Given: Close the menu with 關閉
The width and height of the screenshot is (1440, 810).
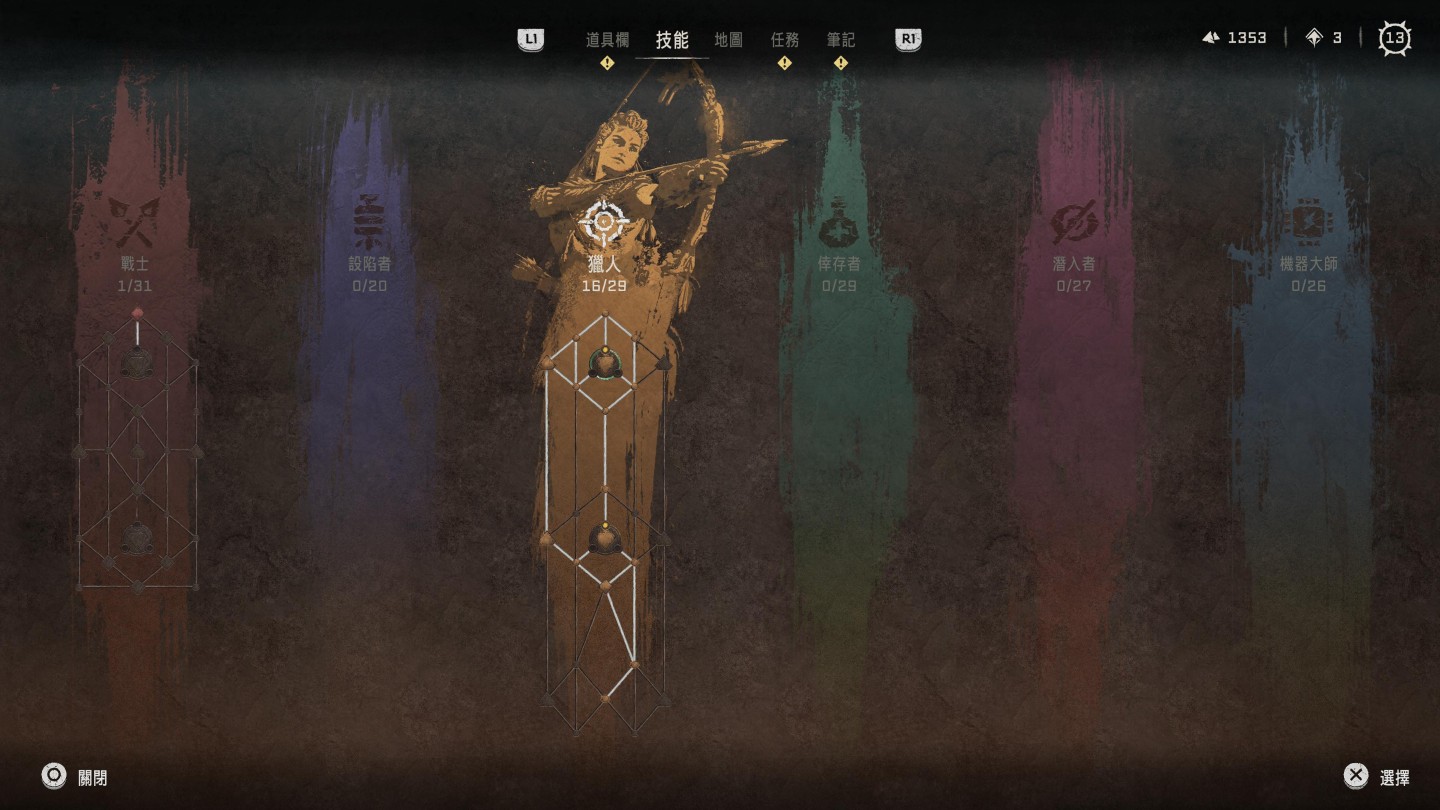Looking at the screenshot, I should click(x=74, y=777).
